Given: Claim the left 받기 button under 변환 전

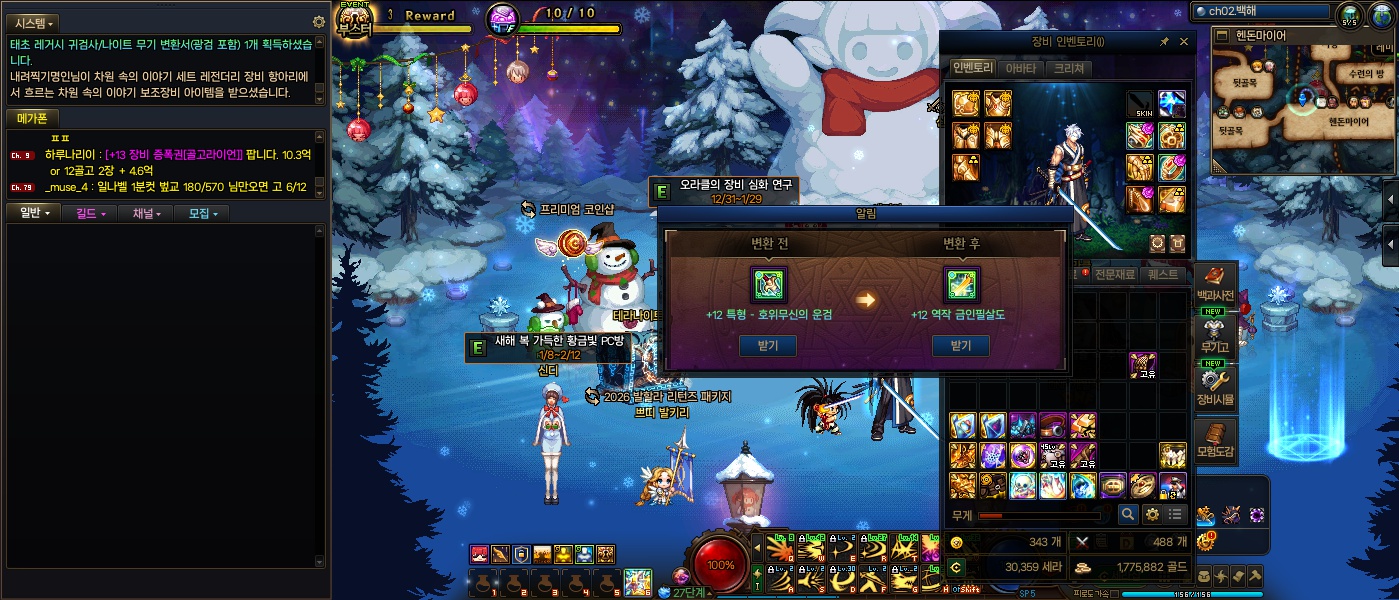Looking at the screenshot, I should pos(768,346).
